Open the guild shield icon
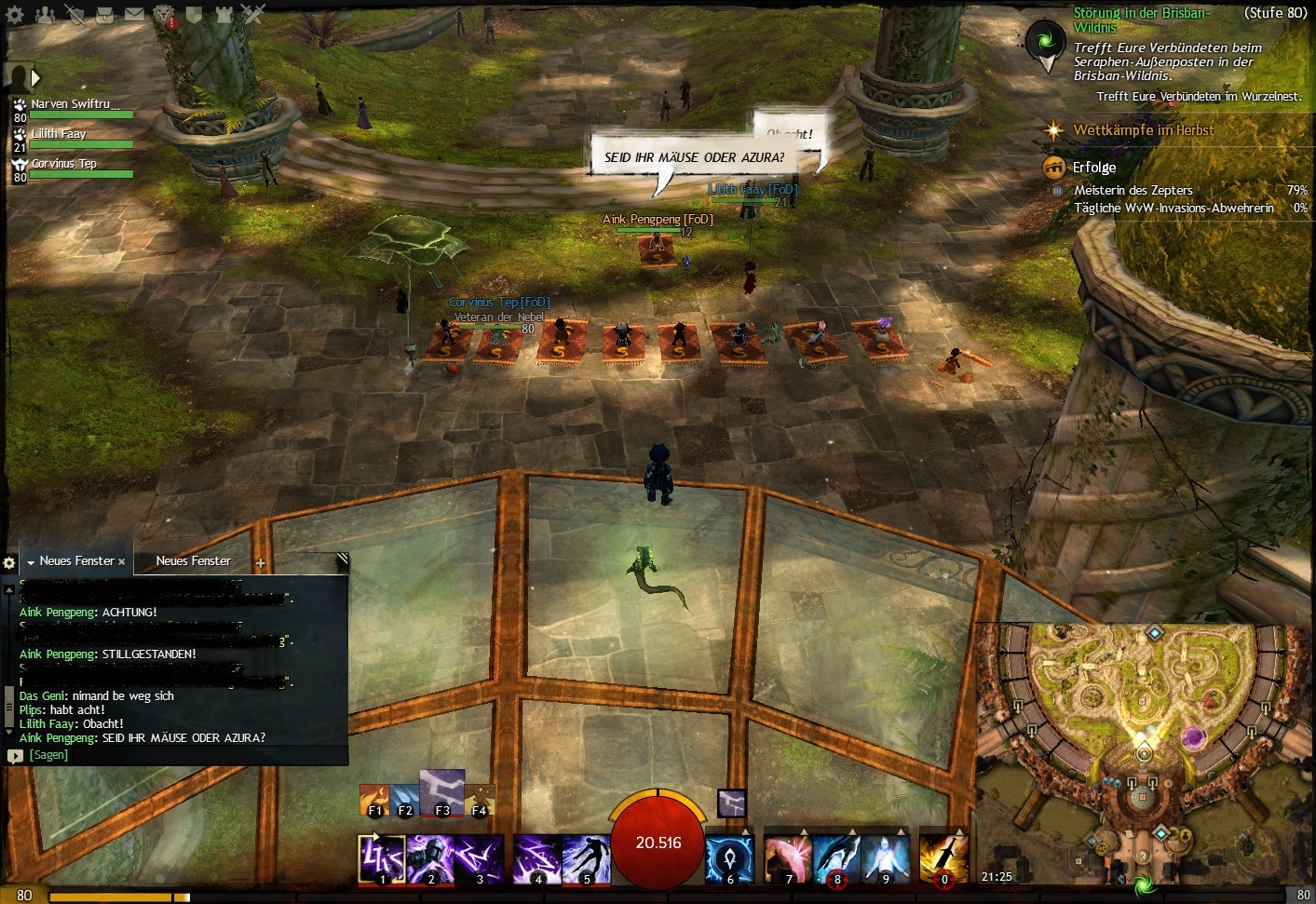This screenshot has width=1316, height=904. pos(194,14)
